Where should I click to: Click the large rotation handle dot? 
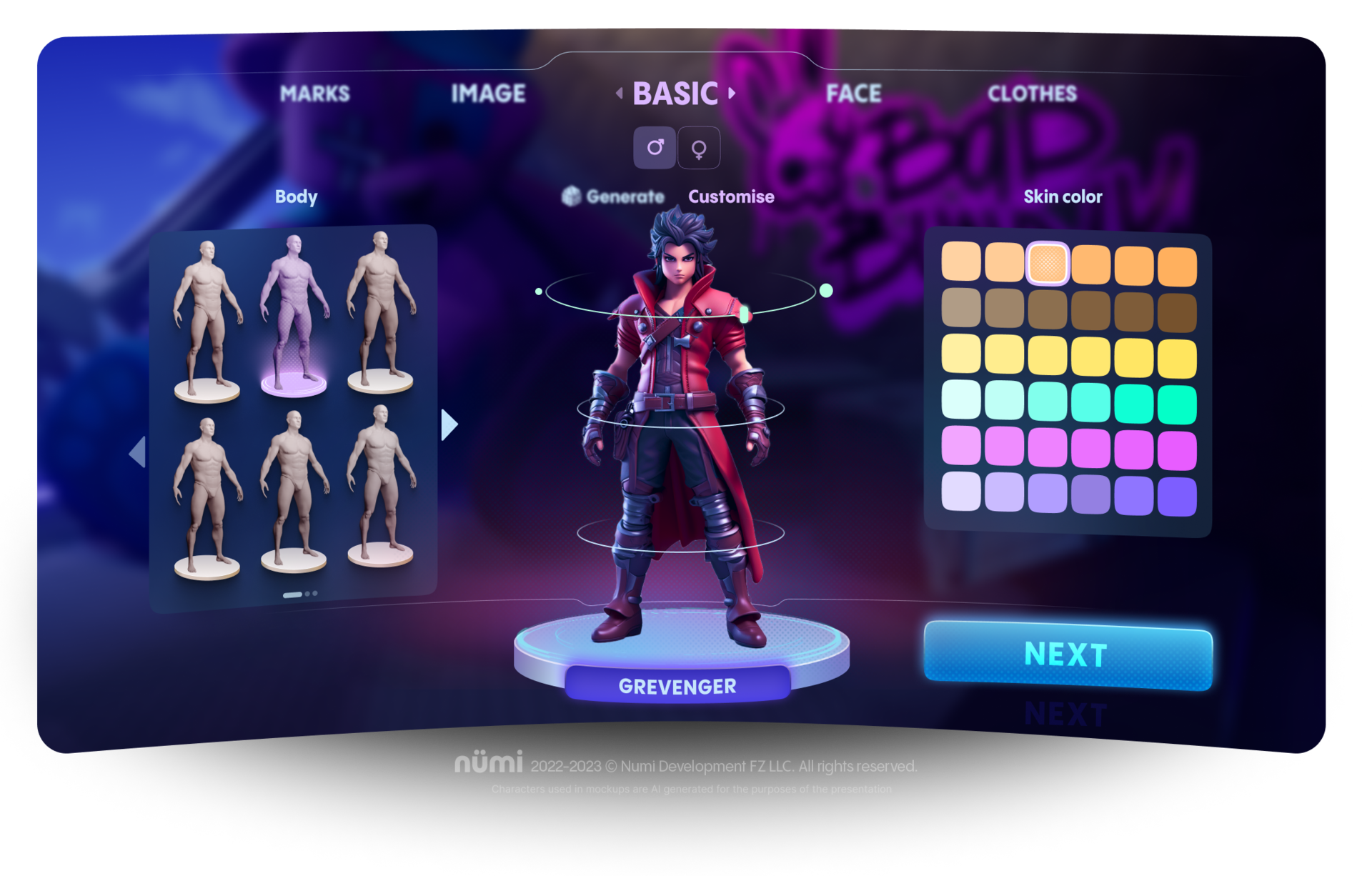point(826,290)
